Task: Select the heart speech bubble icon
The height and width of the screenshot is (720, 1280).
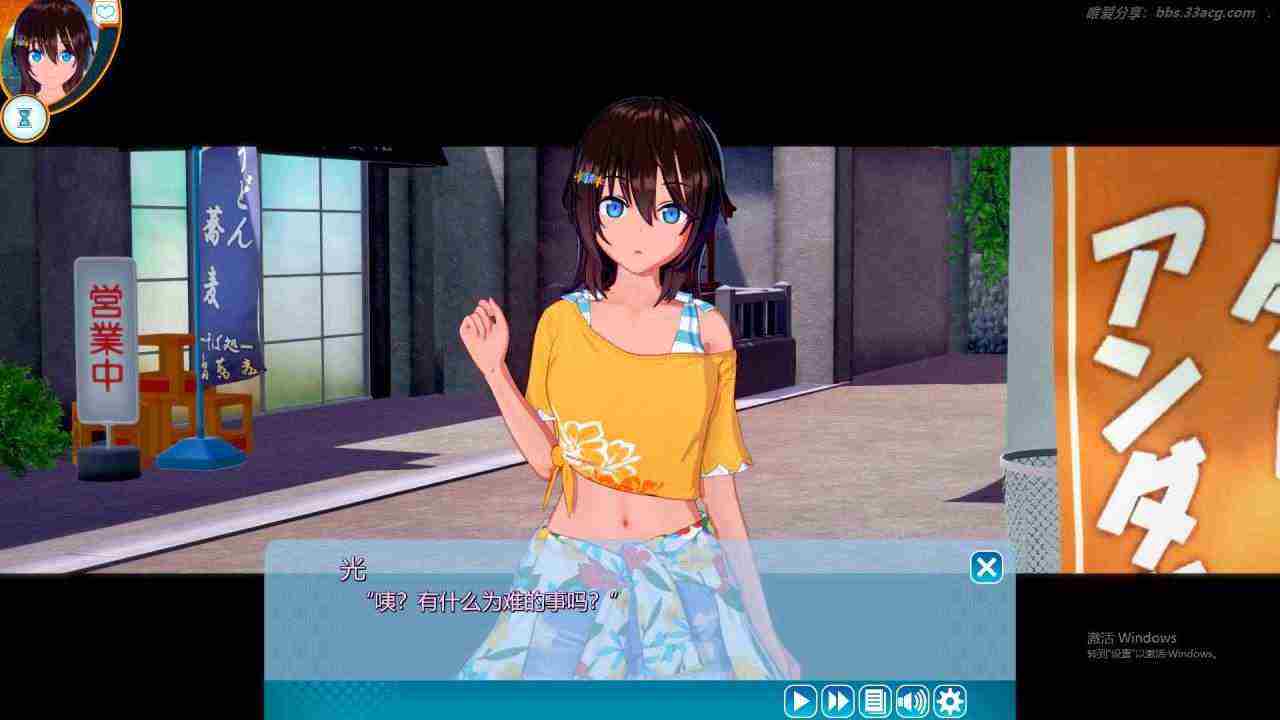Action: (x=106, y=13)
